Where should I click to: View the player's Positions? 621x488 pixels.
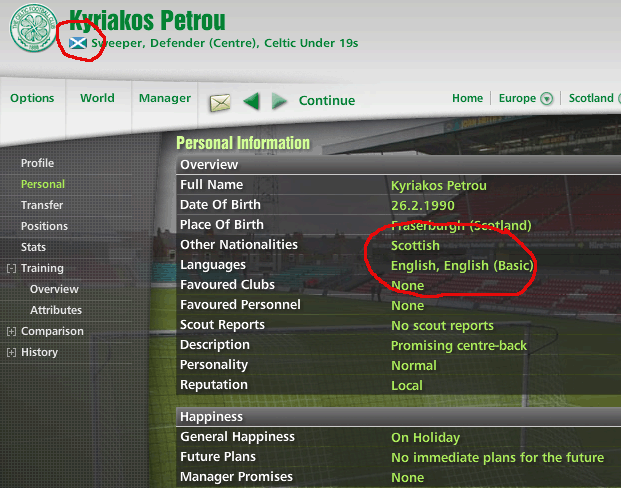click(x=45, y=226)
